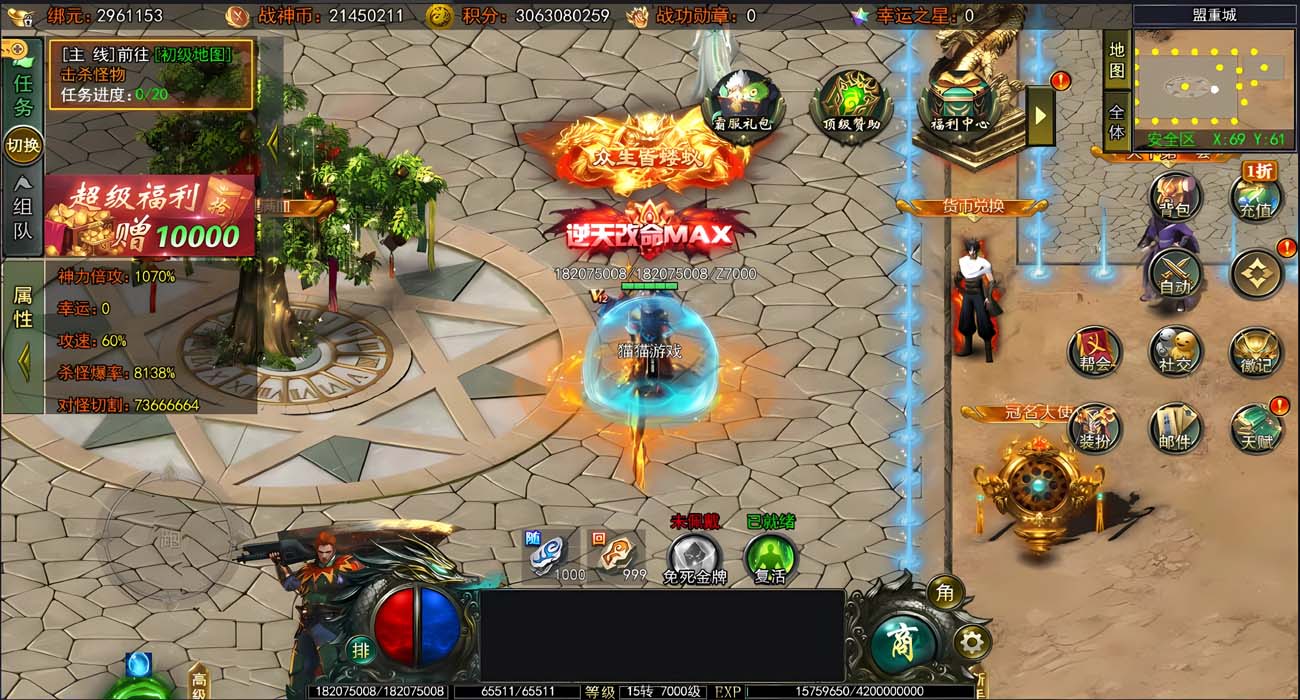Screen dimensions: 1300x700
Task: Open the 地图 map tab
Action: click(1117, 58)
